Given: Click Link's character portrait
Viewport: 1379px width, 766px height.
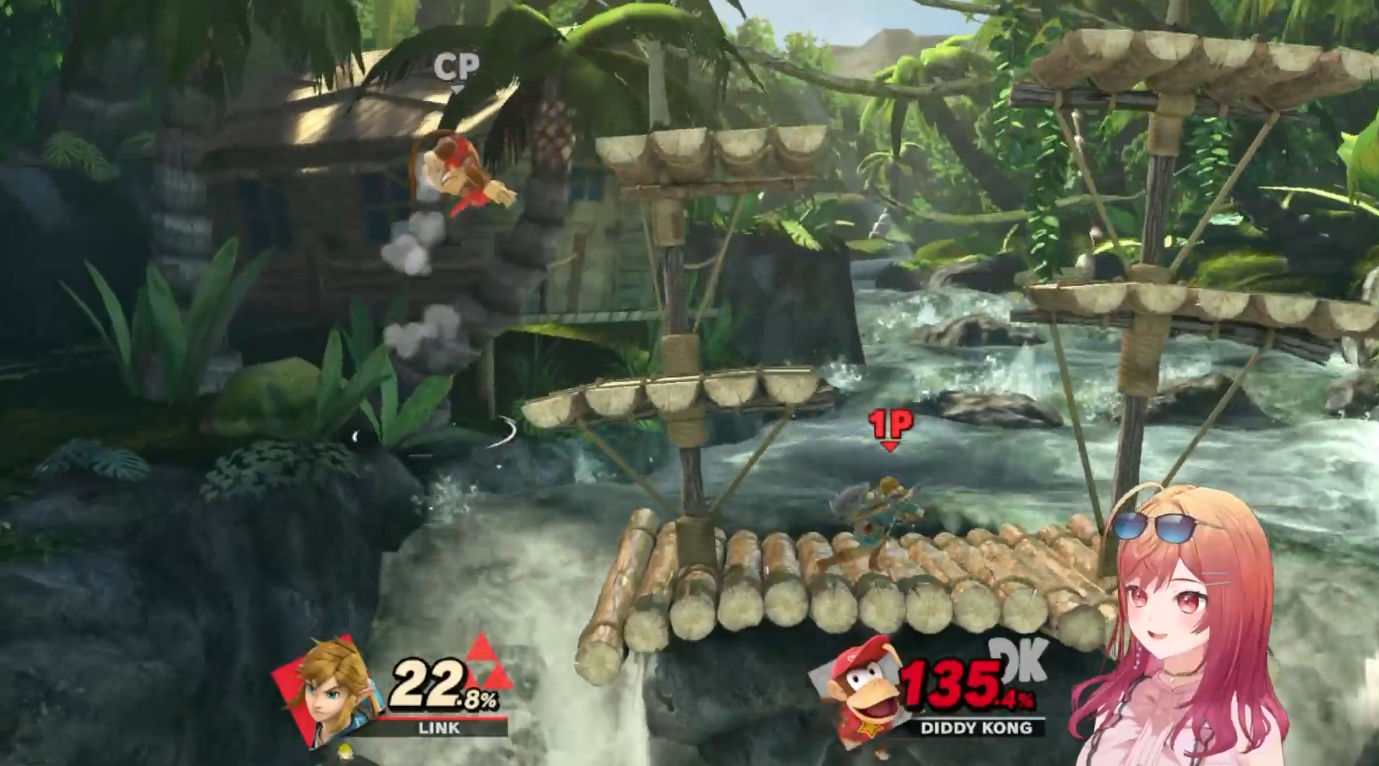Looking at the screenshot, I should click(331, 688).
